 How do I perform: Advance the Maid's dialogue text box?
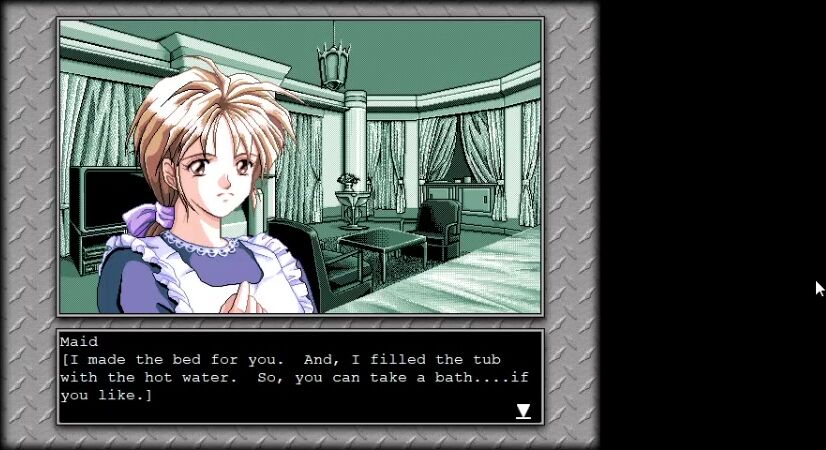pos(300,377)
